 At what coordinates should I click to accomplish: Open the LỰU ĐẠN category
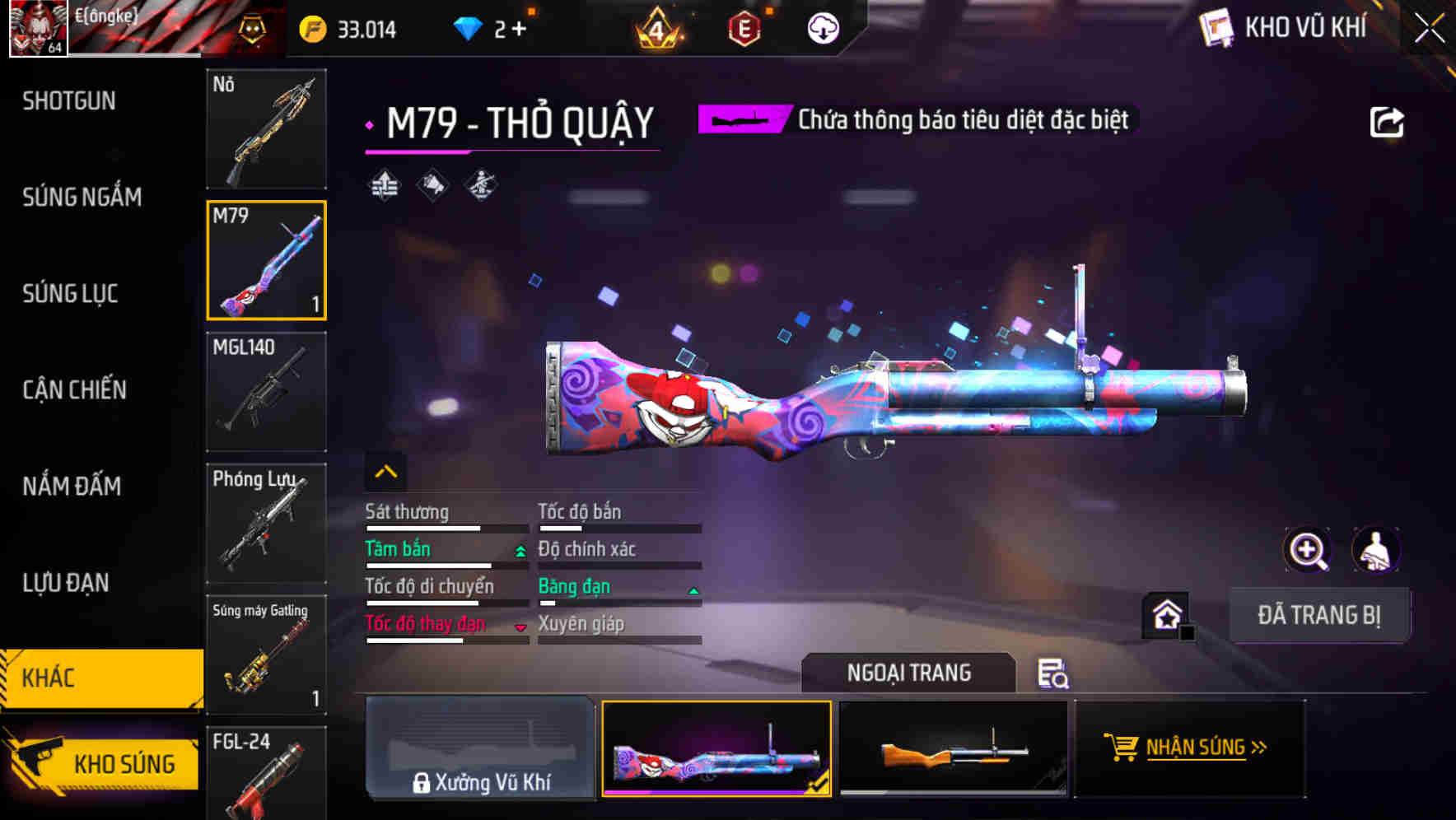point(66,582)
